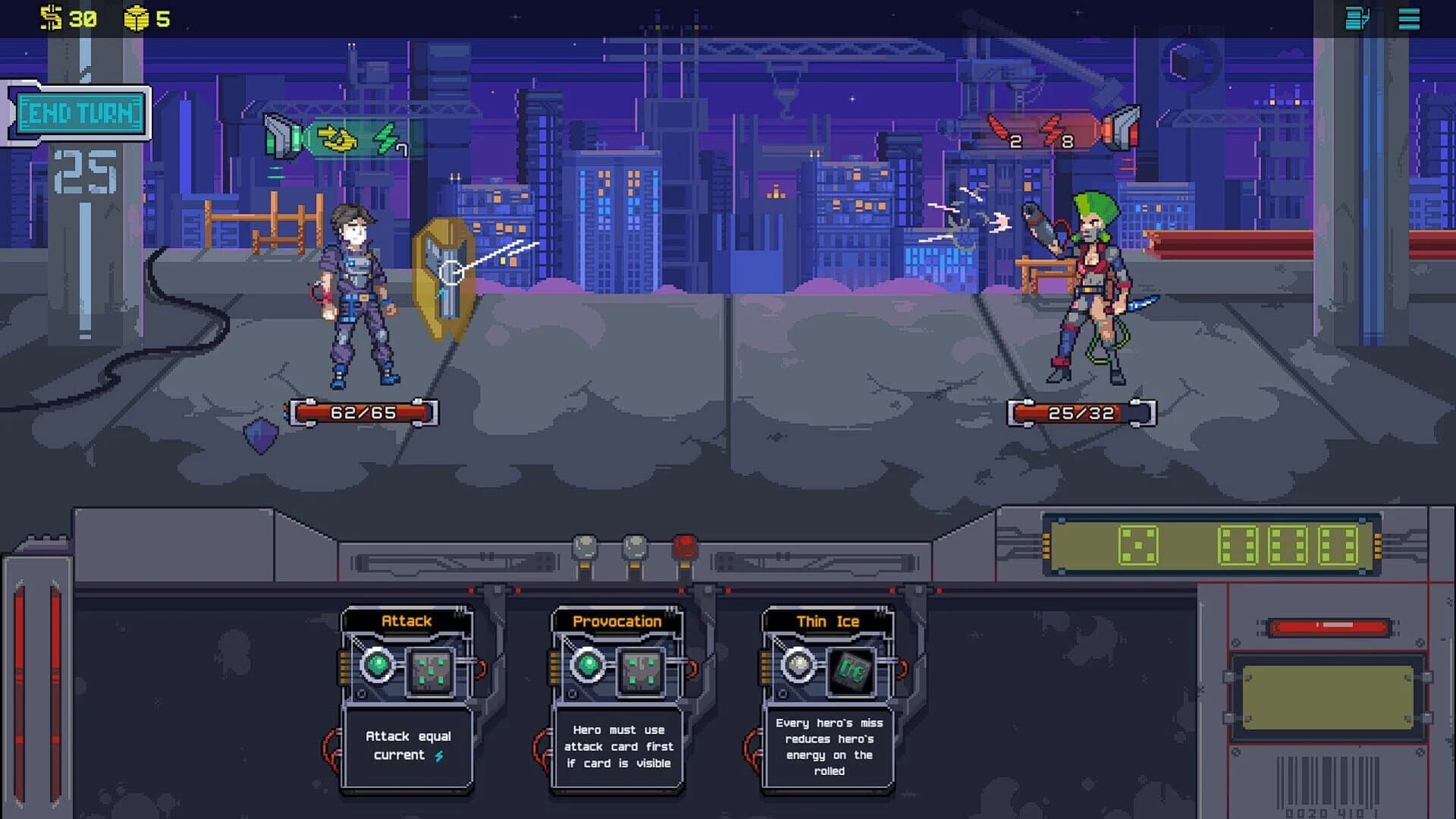The width and height of the screenshot is (1456, 819).
Task: Open the card log list icon
Action: click(1357, 19)
